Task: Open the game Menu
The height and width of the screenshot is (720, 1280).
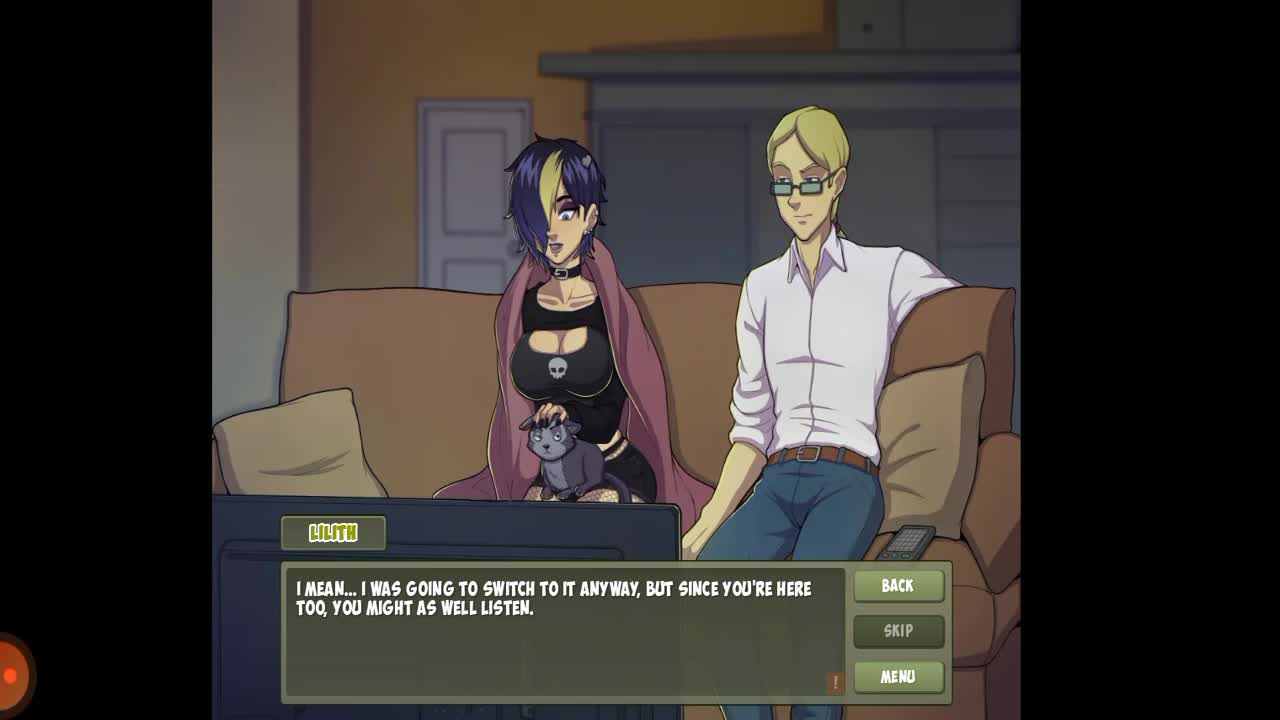Action: tap(898, 677)
